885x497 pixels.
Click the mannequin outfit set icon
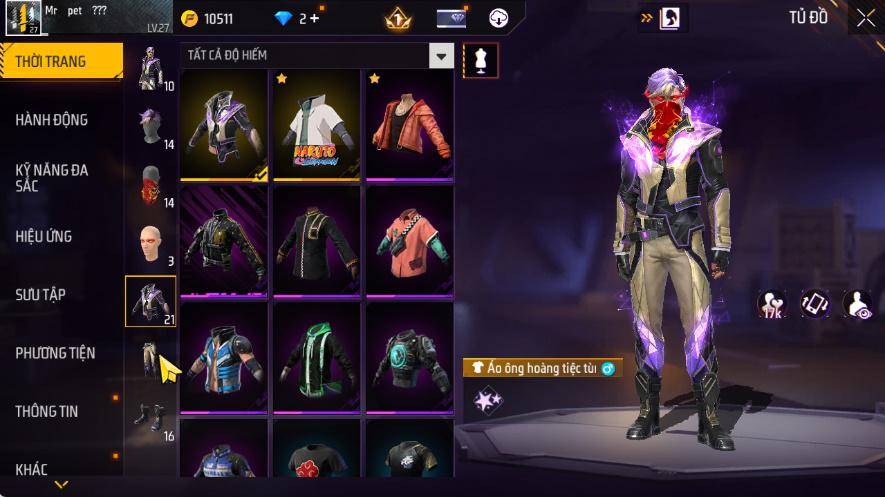(x=480, y=60)
